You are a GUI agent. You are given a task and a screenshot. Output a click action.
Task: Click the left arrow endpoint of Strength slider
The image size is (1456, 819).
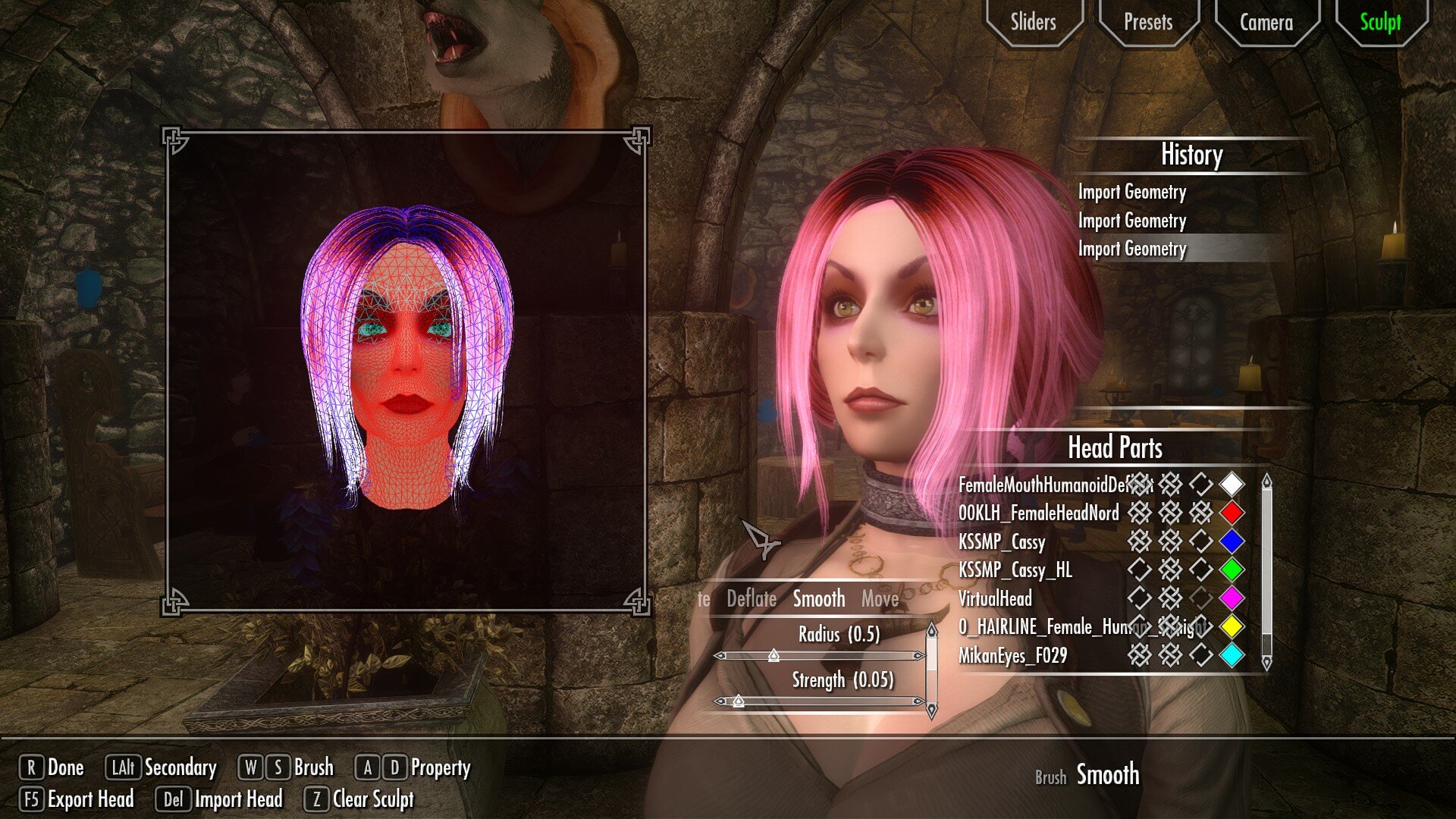[x=720, y=701]
